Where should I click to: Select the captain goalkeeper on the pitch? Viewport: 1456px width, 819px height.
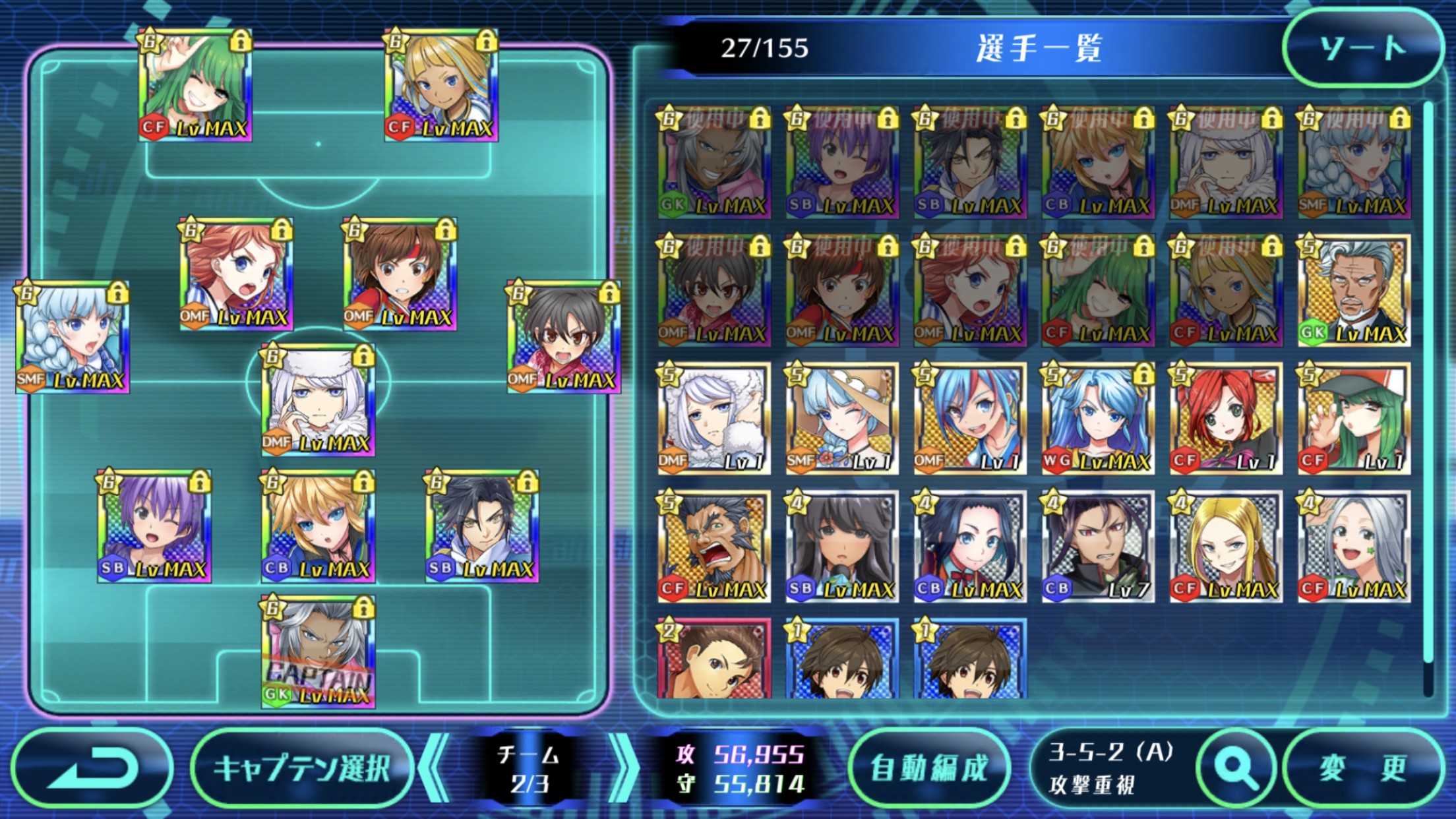pyautogui.click(x=318, y=653)
